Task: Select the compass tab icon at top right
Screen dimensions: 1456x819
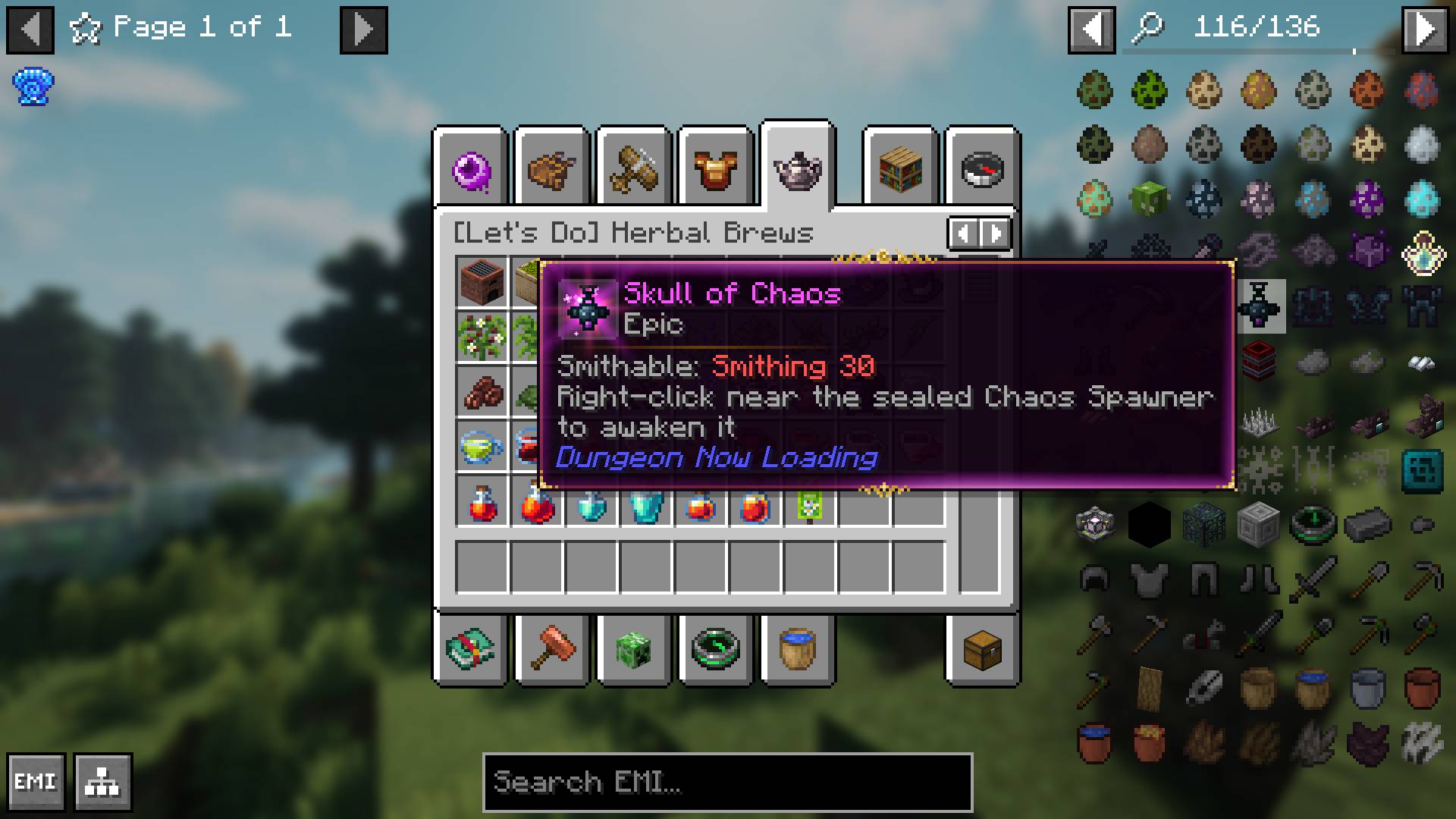Action: (x=982, y=168)
